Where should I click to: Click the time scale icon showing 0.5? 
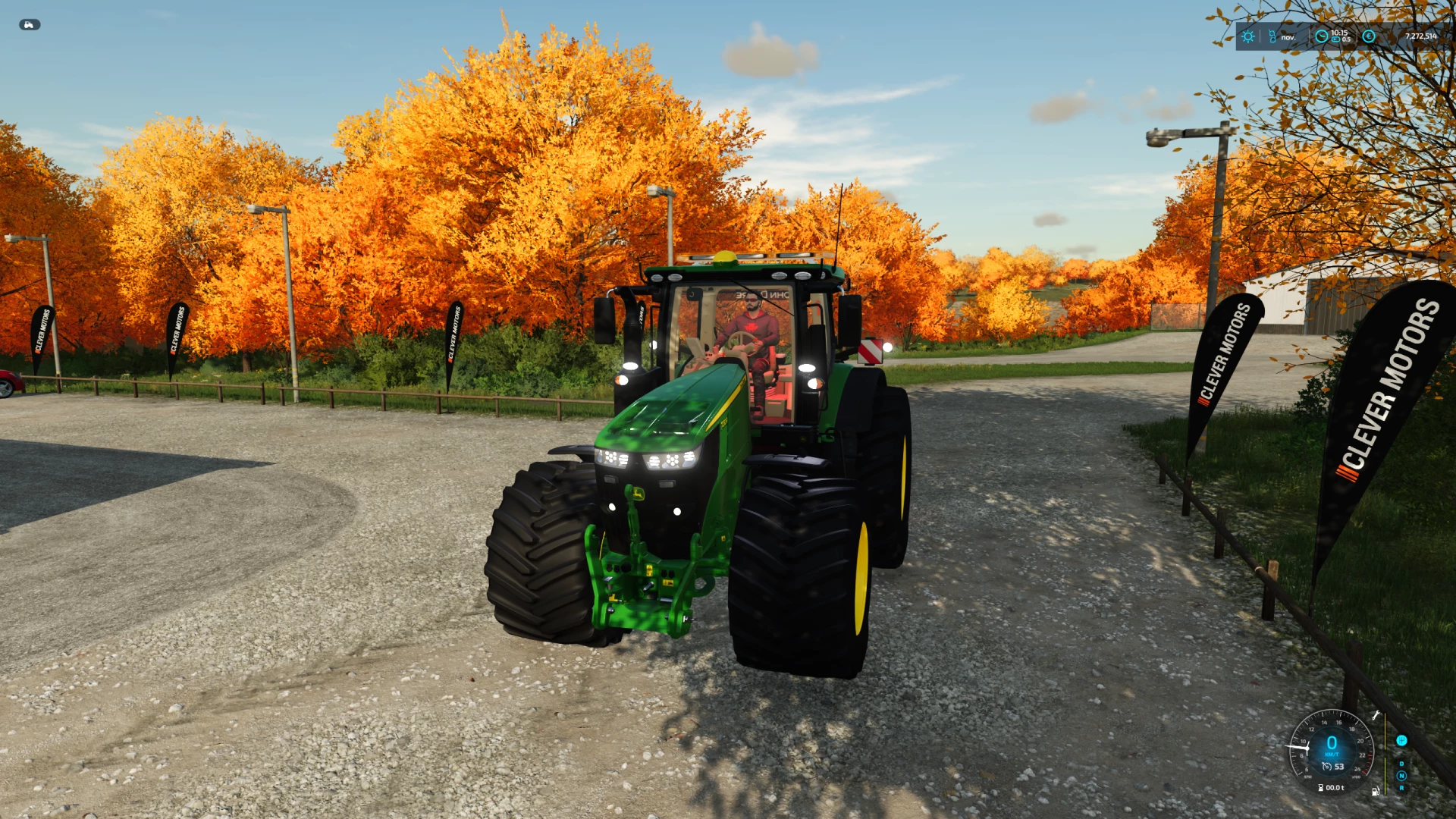coord(1336,39)
